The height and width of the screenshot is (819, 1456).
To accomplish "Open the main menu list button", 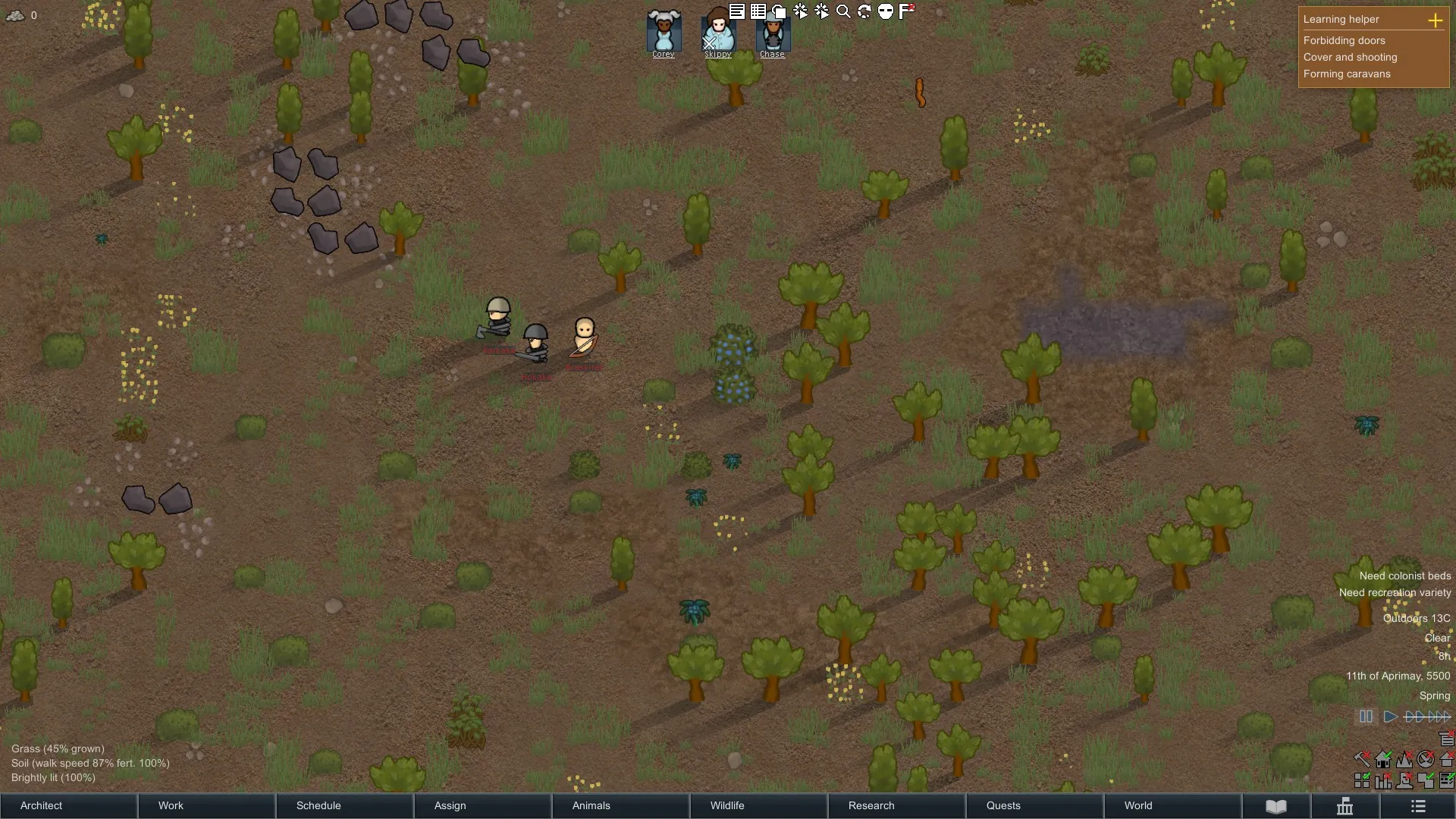I will point(1418,806).
